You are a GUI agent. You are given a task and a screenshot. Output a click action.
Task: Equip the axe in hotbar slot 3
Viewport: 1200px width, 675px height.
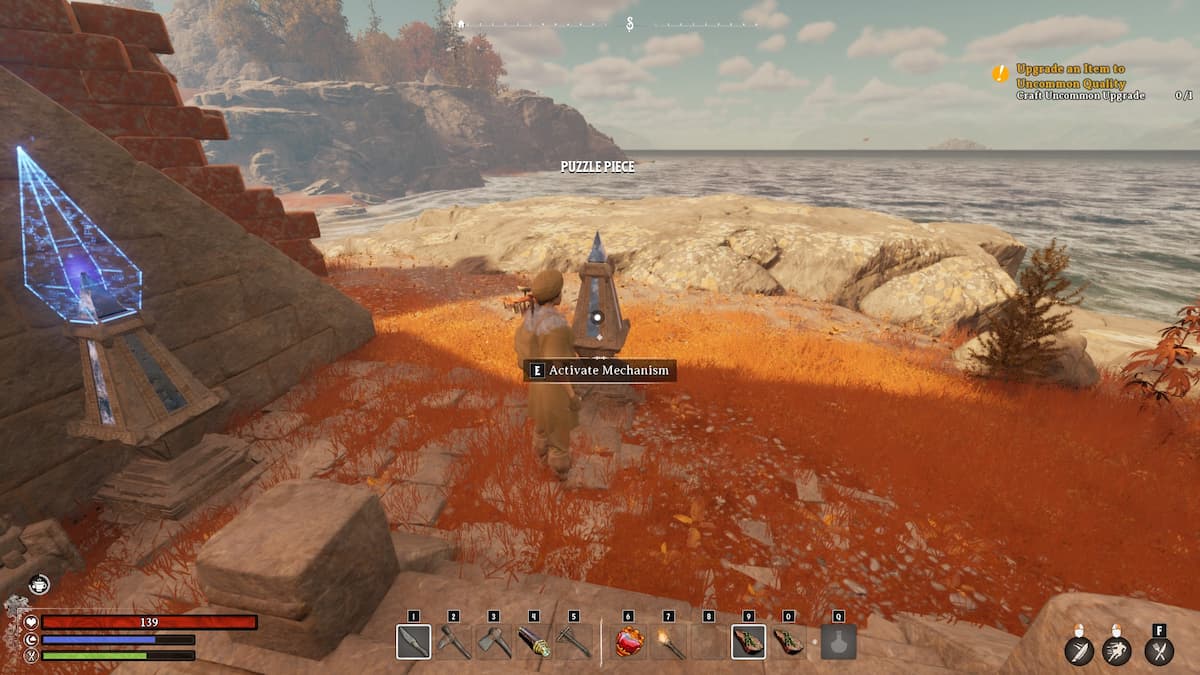coord(493,642)
